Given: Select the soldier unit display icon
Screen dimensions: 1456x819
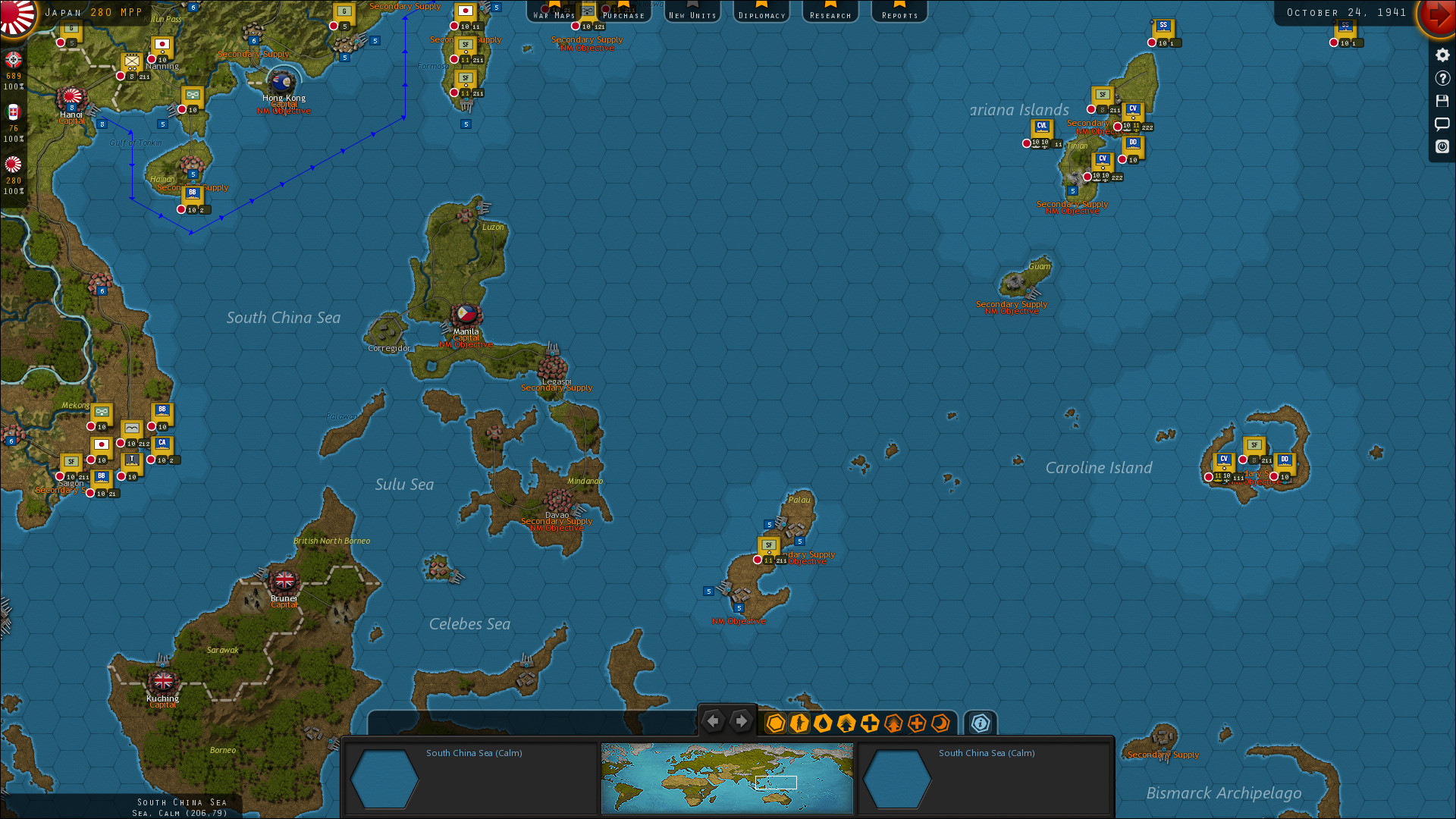Looking at the screenshot, I should coord(799,723).
